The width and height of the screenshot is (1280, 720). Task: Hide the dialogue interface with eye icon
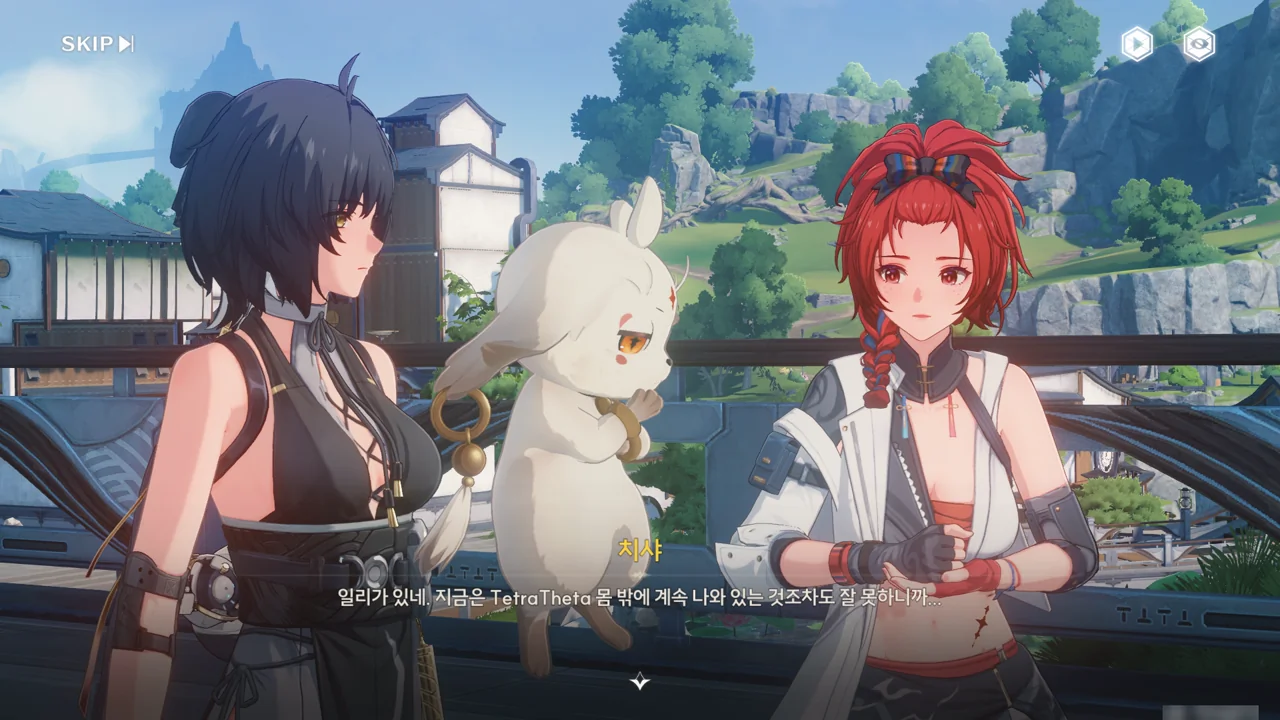tap(1199, 44)
